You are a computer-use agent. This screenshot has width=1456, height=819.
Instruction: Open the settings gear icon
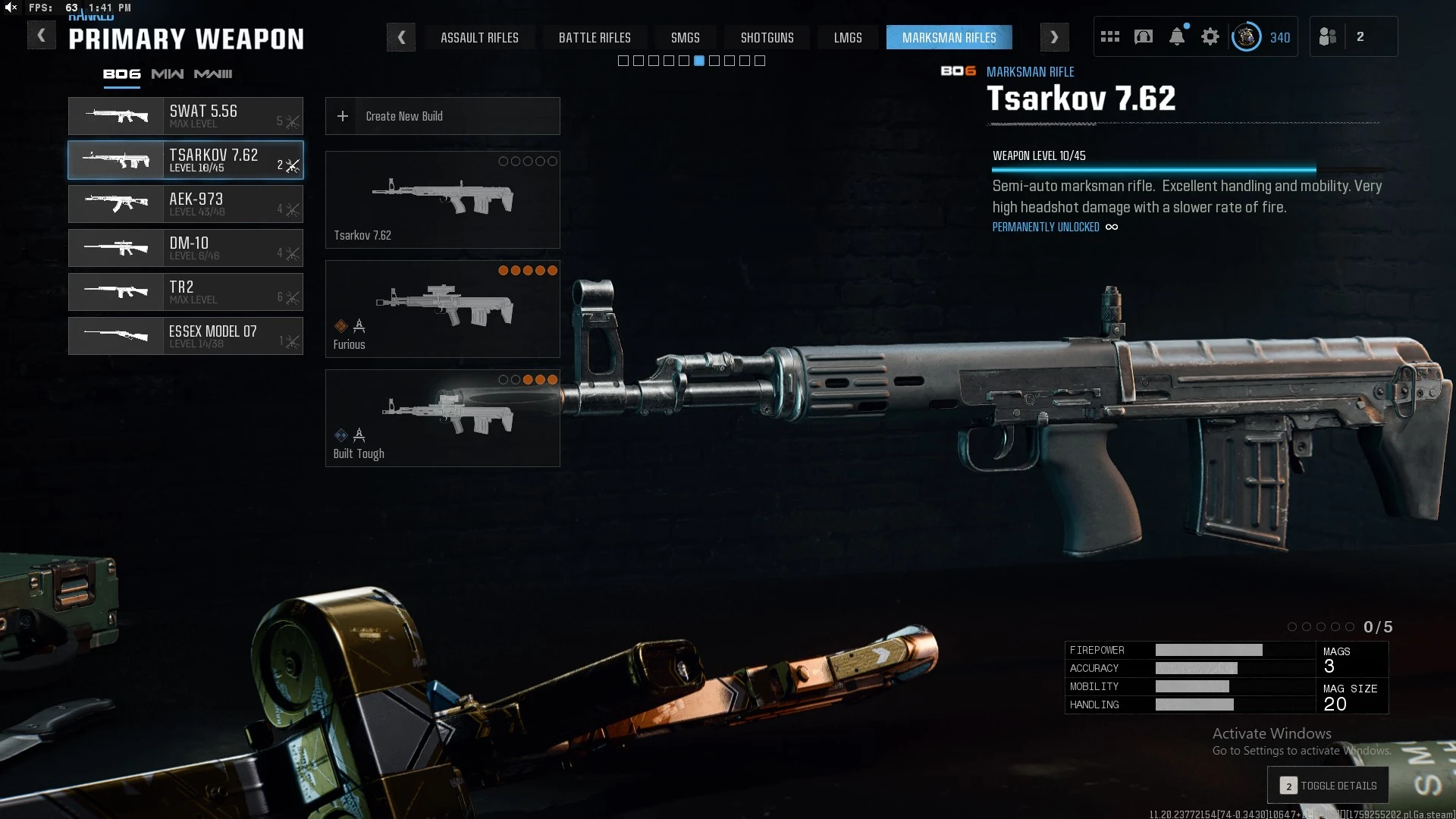(1210, 37)
